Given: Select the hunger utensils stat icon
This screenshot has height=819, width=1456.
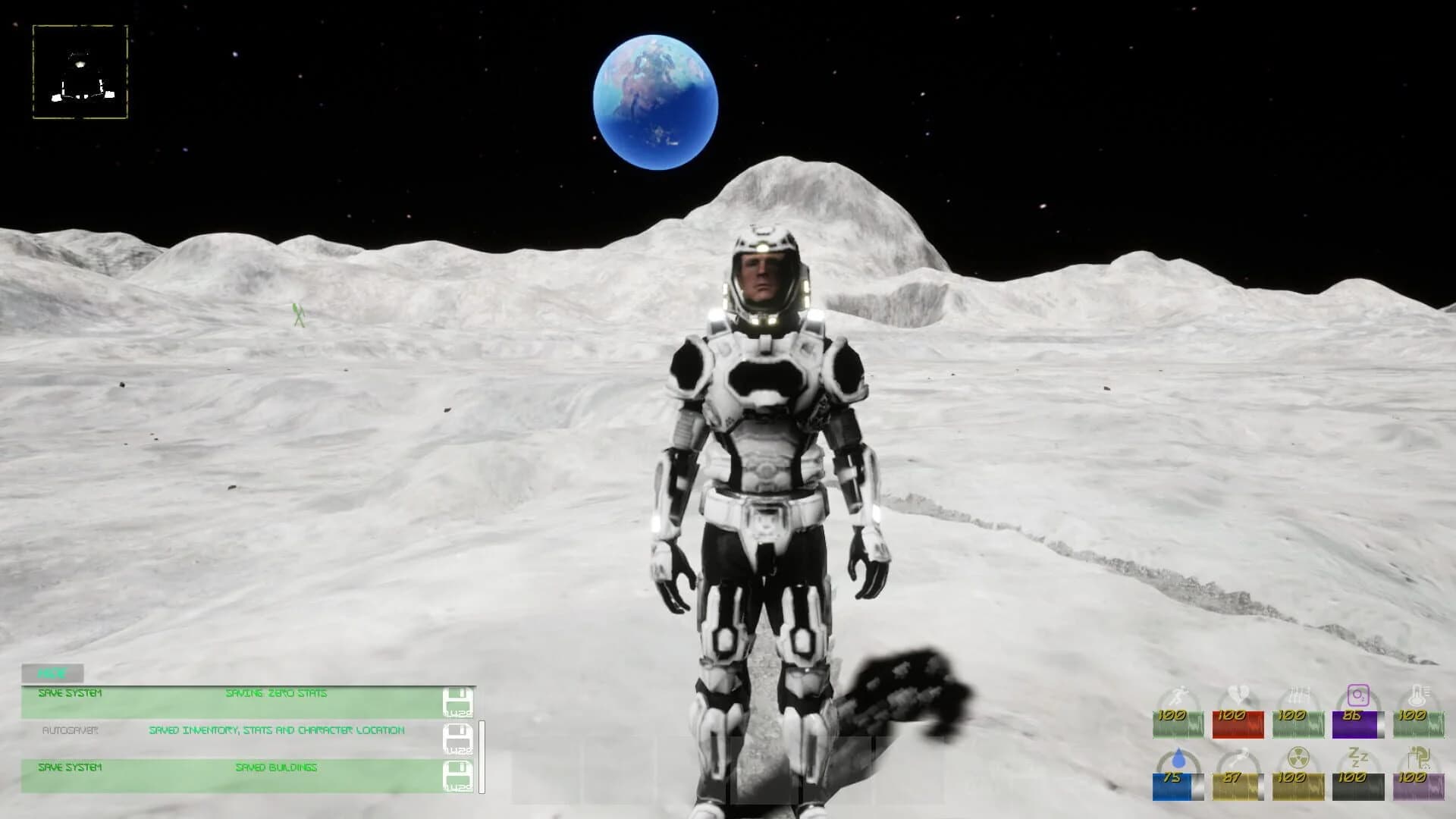Looking at the screenshot, I should coord(1300,692).
